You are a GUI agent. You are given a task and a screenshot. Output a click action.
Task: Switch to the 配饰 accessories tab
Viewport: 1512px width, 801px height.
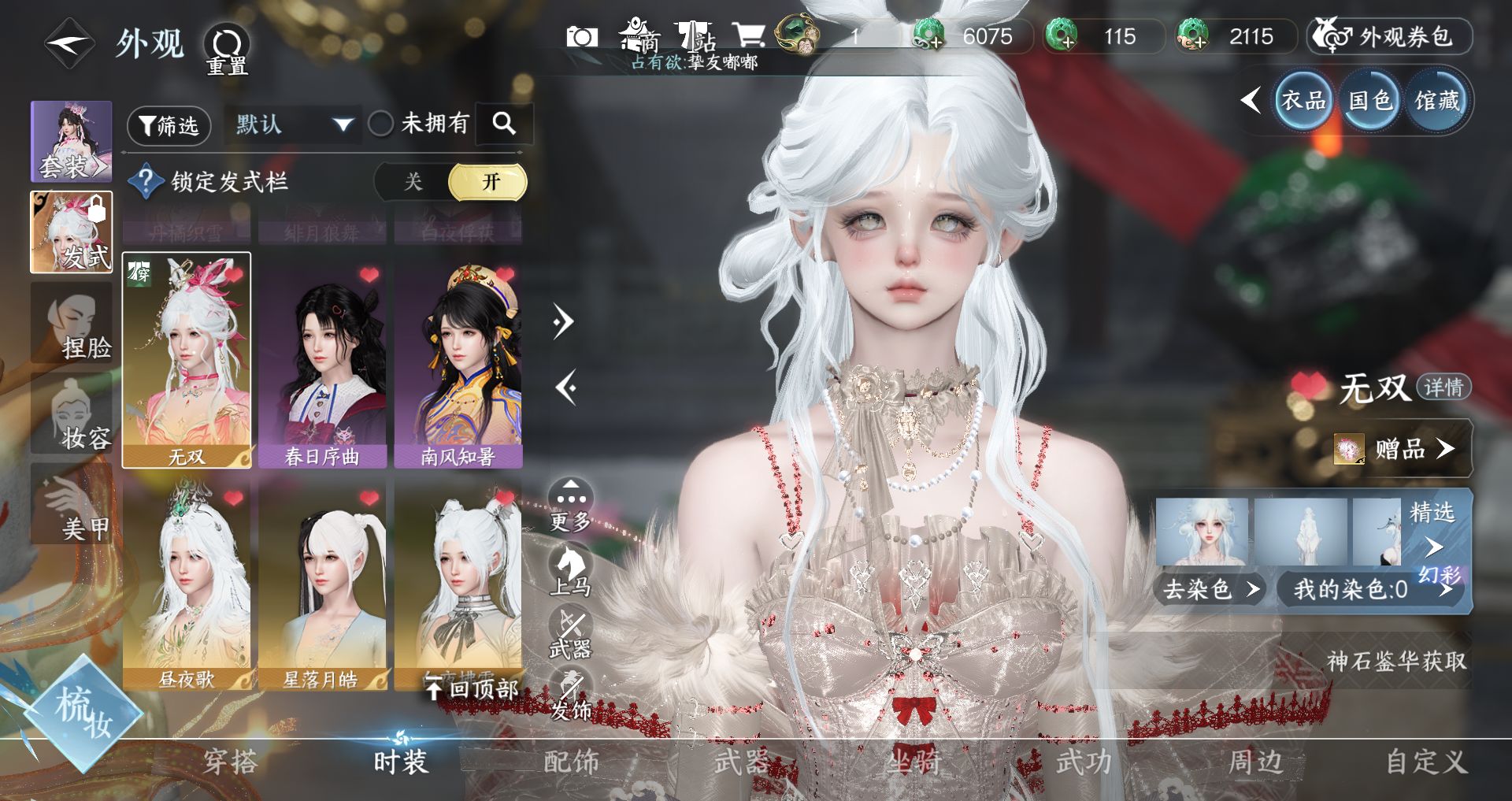(571, 762)
